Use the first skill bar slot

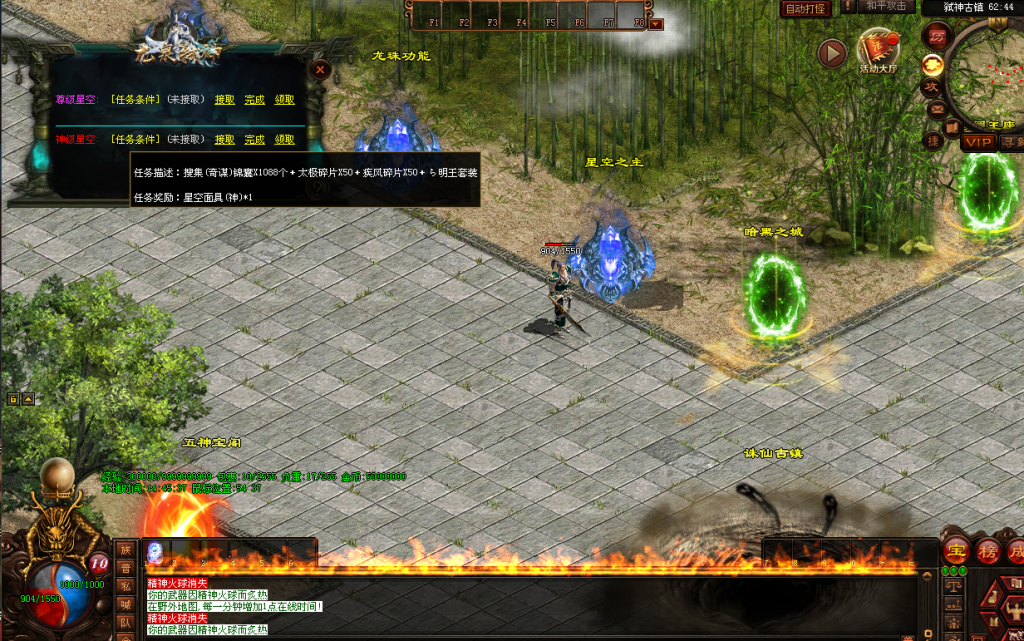coord(155,551)
